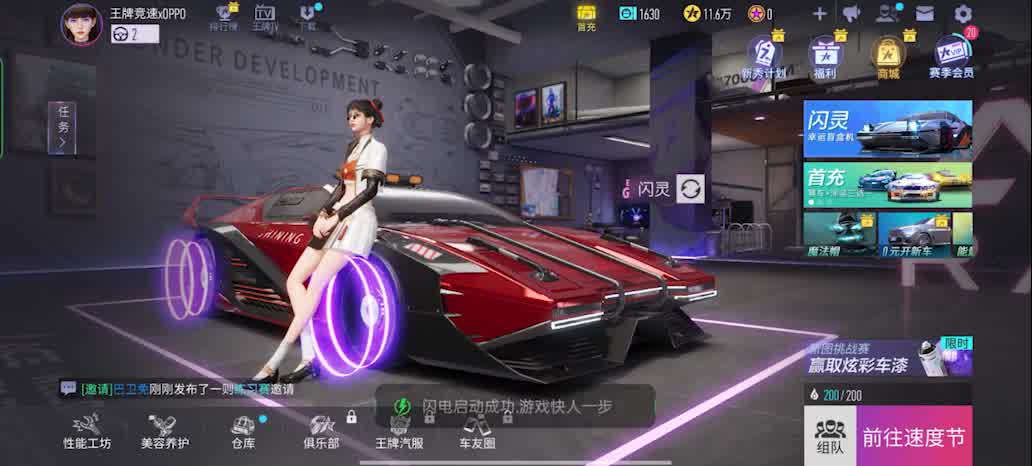Open the megaphone announcements

click(851, 14)
